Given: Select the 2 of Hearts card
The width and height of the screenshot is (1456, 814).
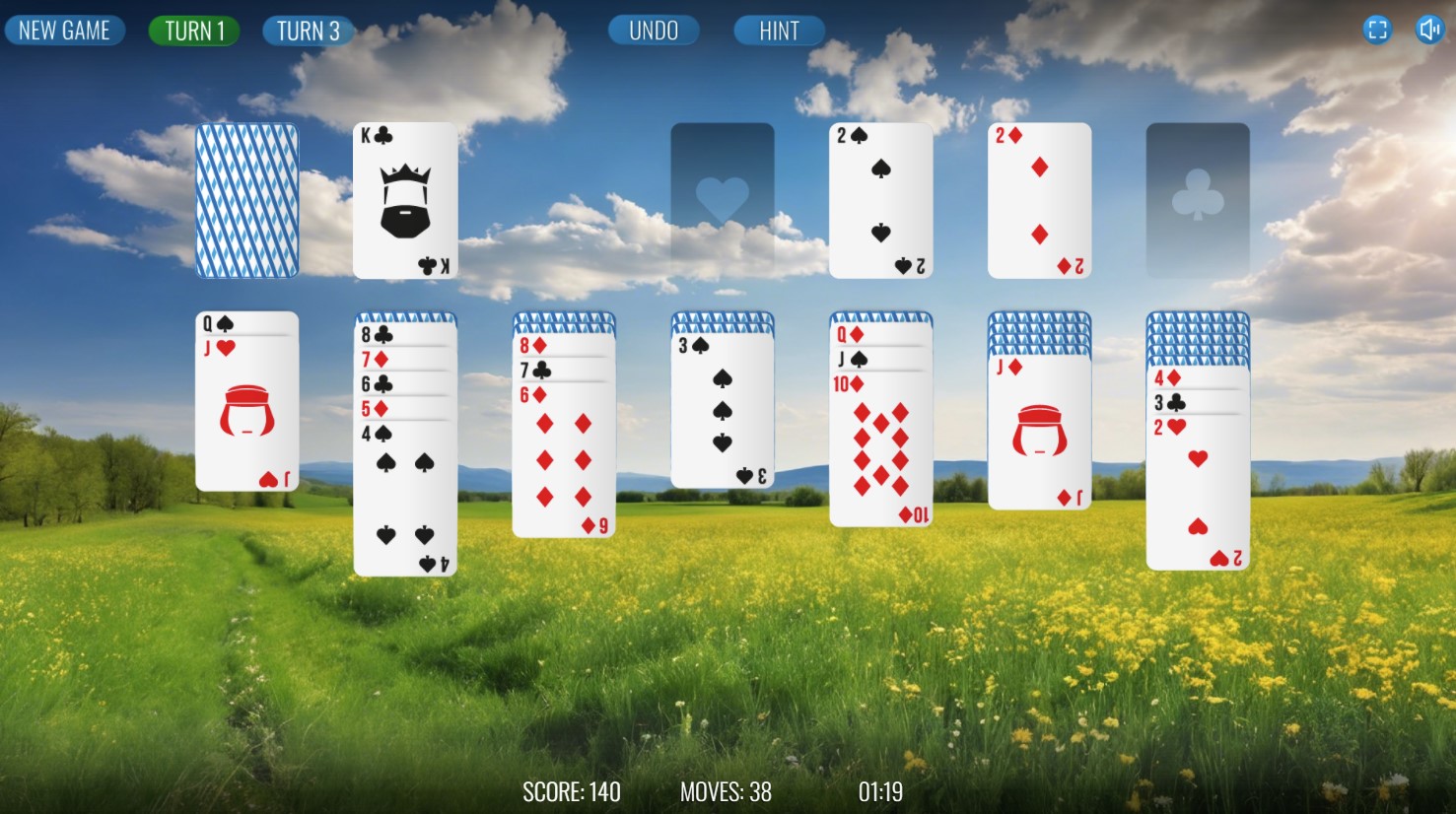Looking at the screenshot, I should tap(1197, 493).
